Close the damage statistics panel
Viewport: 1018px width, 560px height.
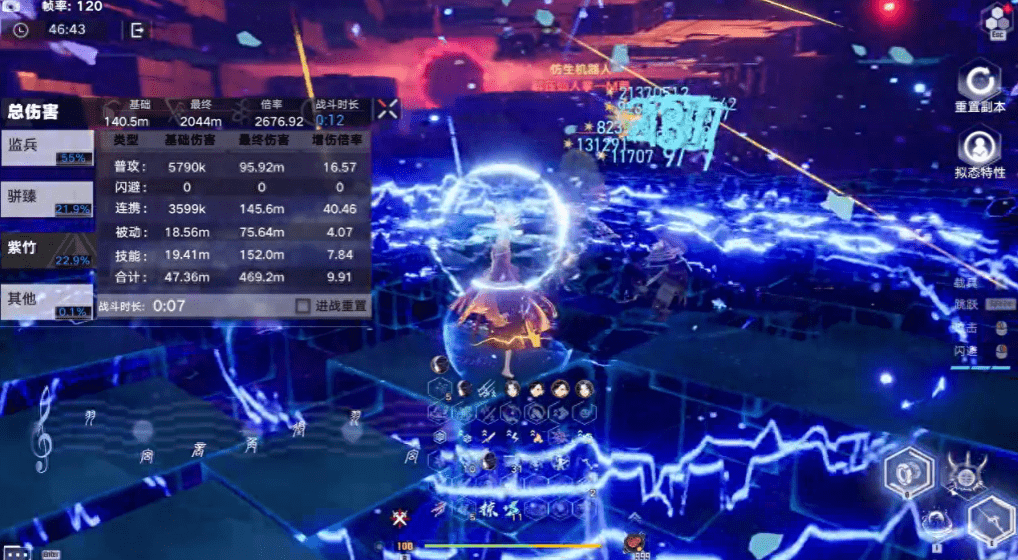click(387, 110)
